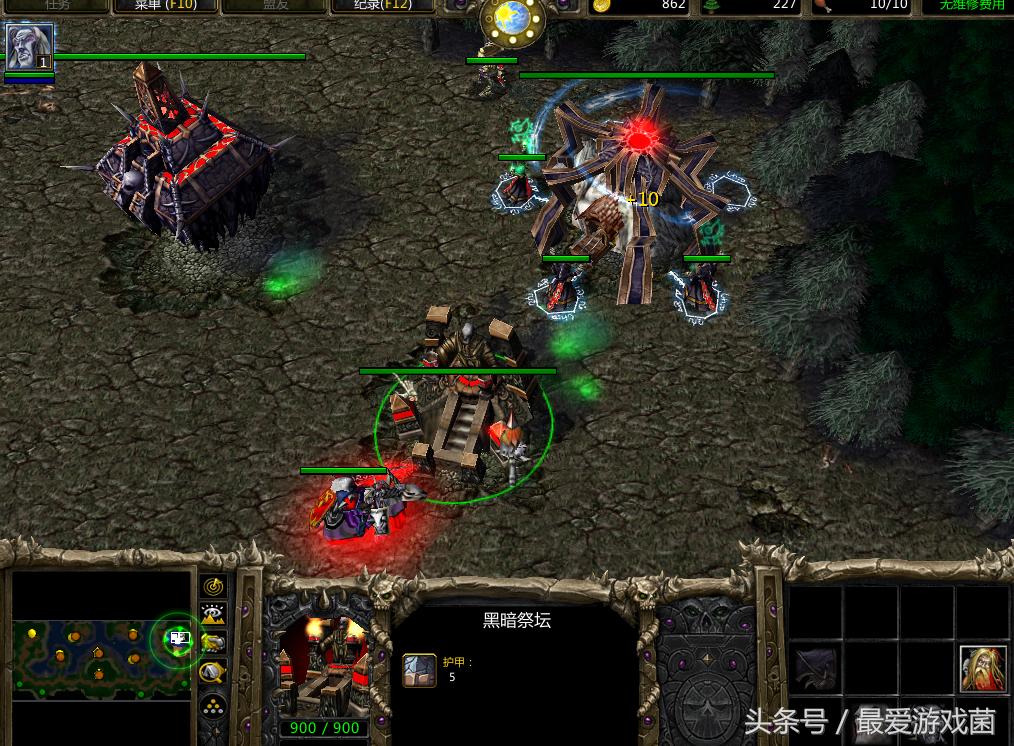Image resolution: width=1014 pixels, height=746 pixels.
Task: Open the 纪录 (F12) log
Action: [x=380, y=5]
